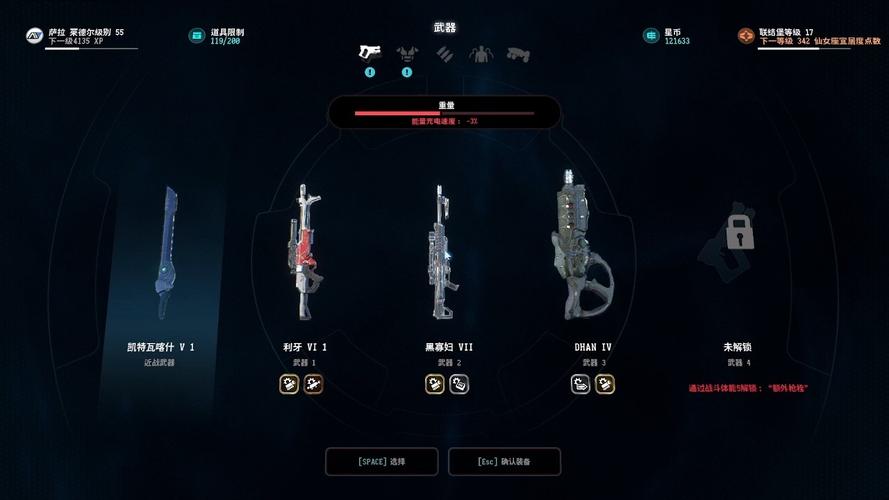Click the 选择 button
889x500 pixels.
coord(382,462)
